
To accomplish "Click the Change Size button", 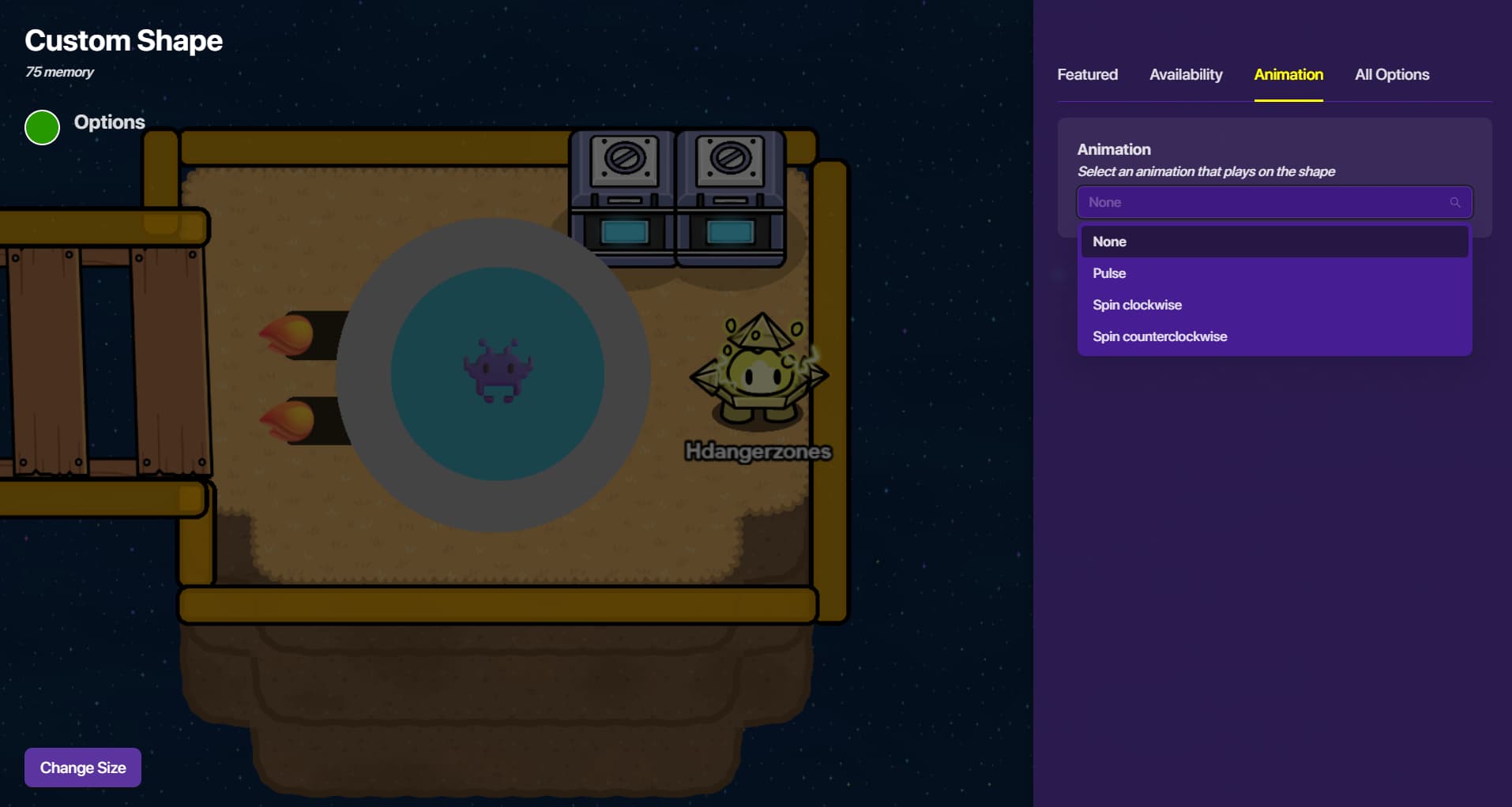I will pyautogui.click(x=83, y=768).
